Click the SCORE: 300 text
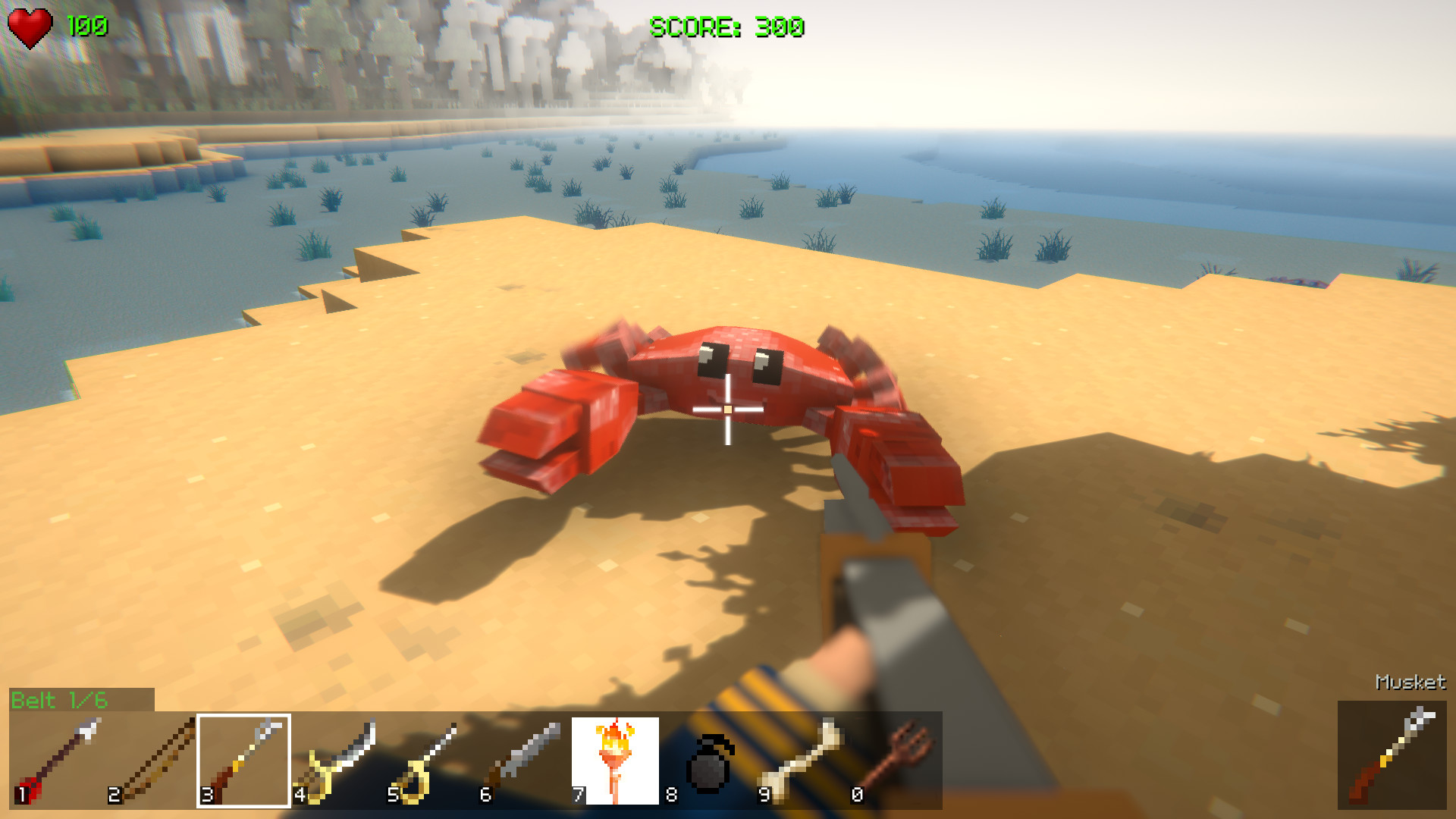 [728, 27]
